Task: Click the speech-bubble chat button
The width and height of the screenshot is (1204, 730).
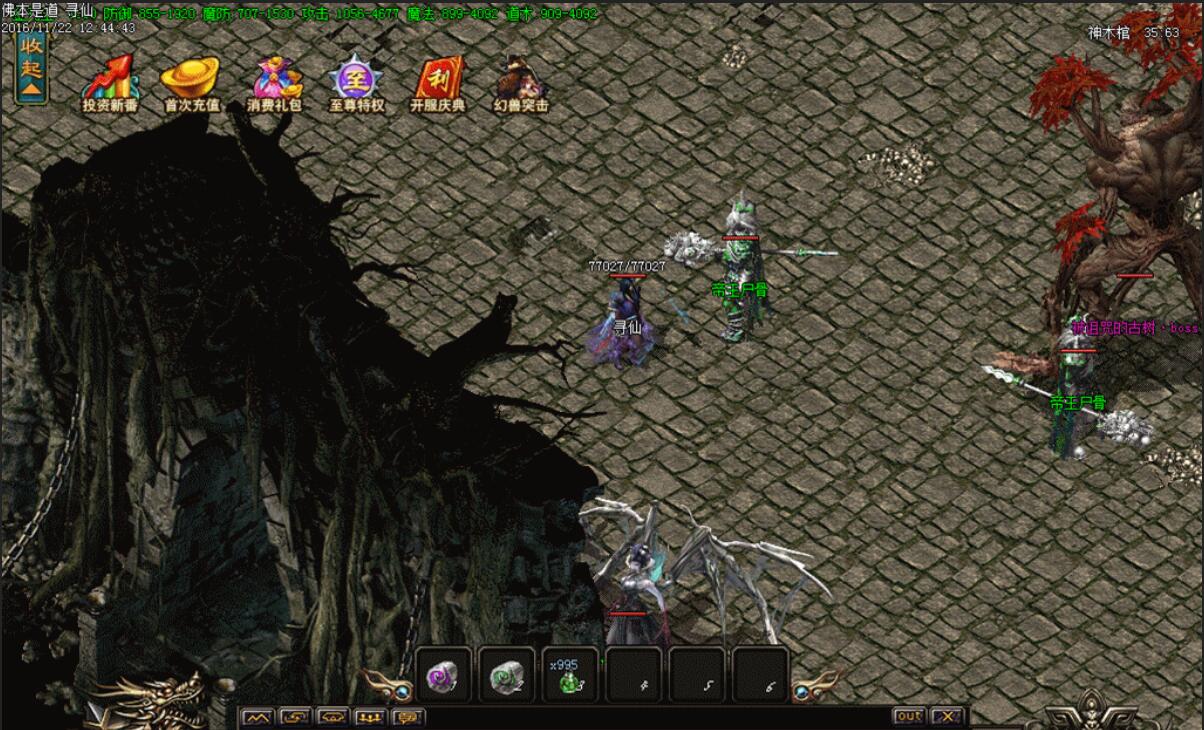Action: pyautogui.click(x=408, y=717)
